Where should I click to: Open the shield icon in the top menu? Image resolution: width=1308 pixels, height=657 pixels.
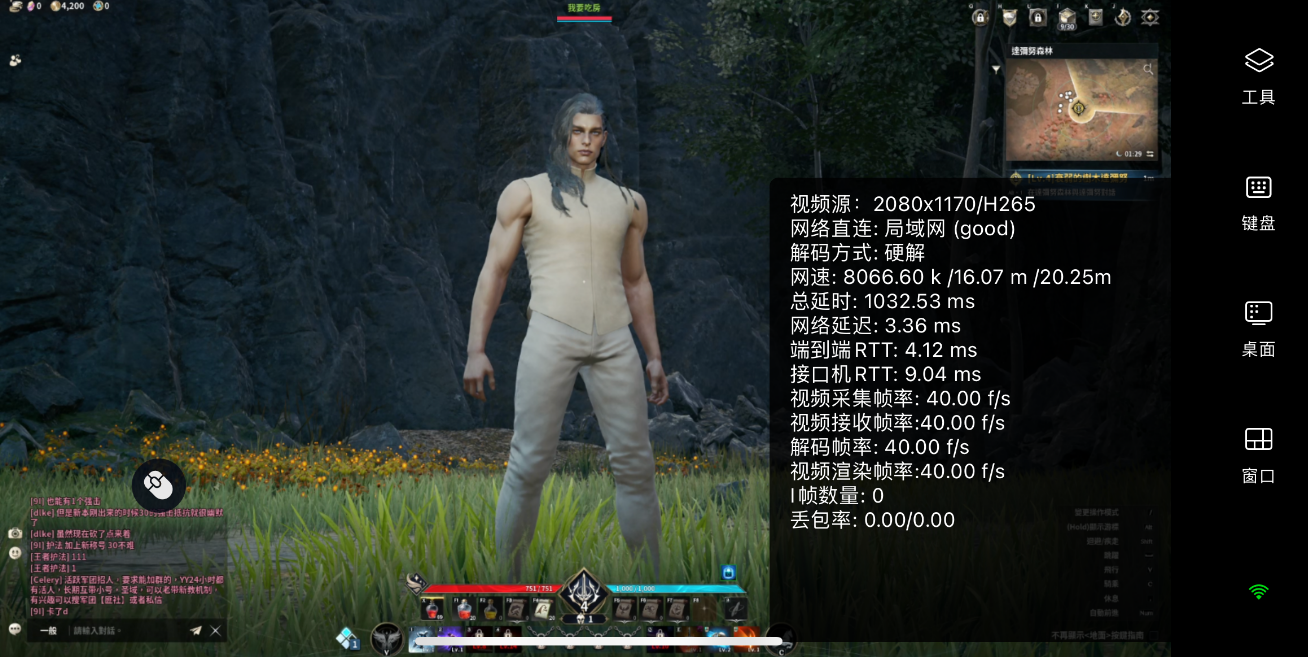click(x=1010, y=17)
